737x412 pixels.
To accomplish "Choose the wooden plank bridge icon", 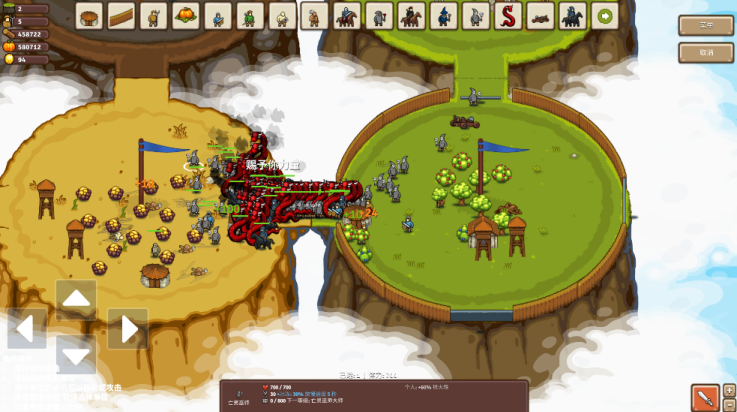I will (122, 16).
